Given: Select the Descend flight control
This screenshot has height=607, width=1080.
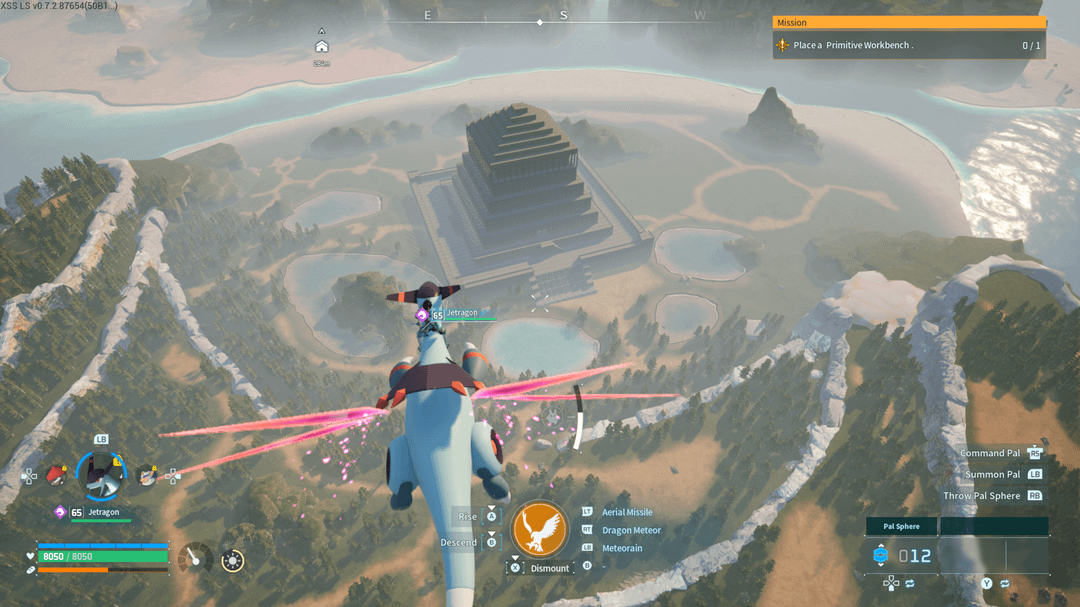Looking at the screenshot, I should [461, 542].
